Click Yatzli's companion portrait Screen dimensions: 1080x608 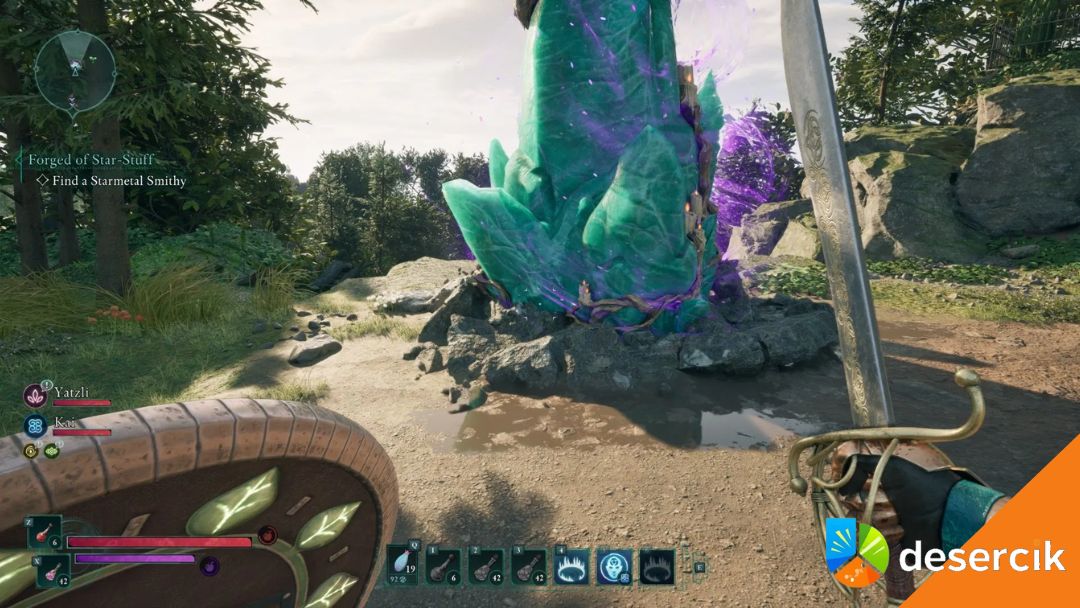(36, 395)
